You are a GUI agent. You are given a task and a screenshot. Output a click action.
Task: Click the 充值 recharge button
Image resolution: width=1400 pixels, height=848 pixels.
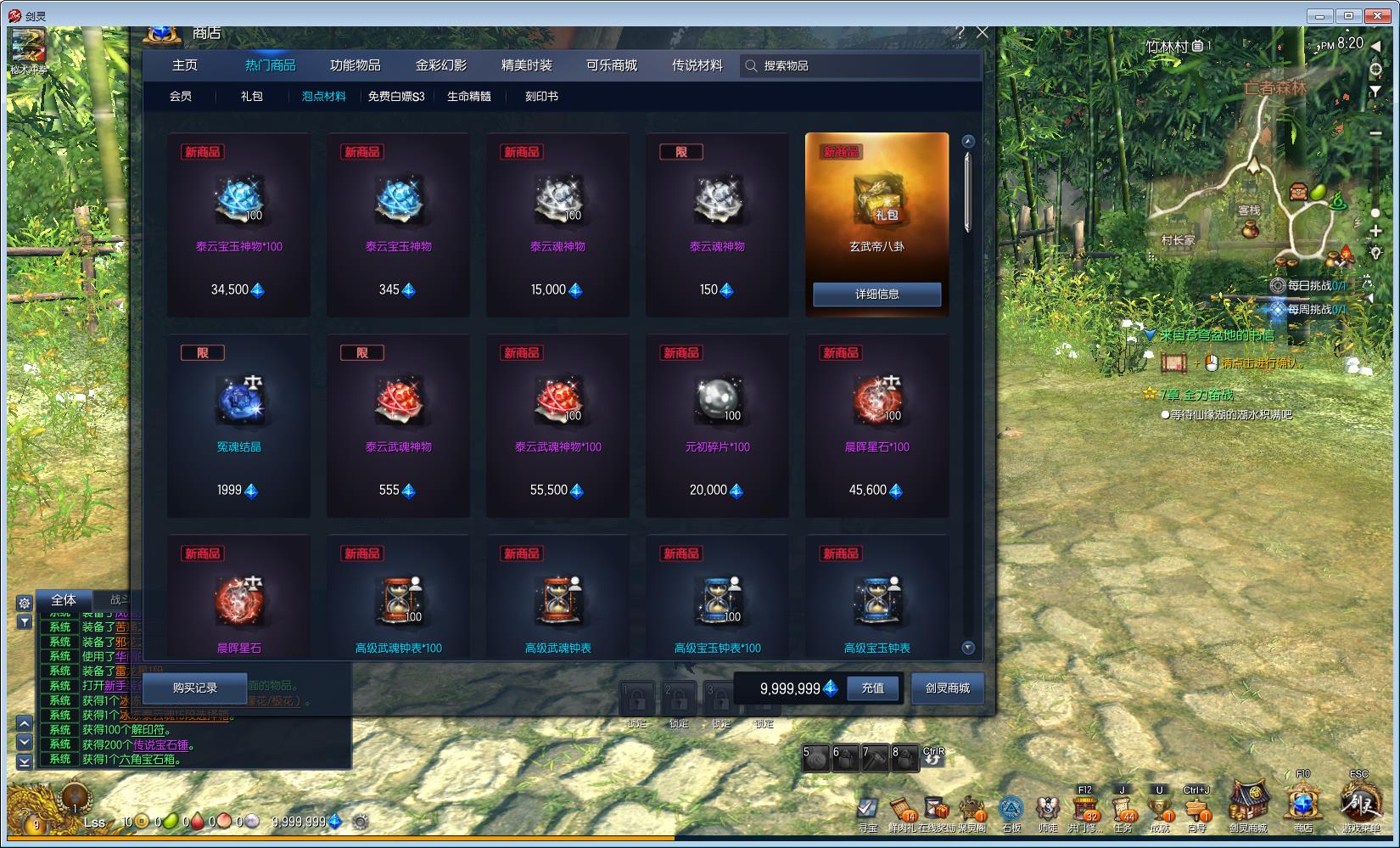coord(872,688)
